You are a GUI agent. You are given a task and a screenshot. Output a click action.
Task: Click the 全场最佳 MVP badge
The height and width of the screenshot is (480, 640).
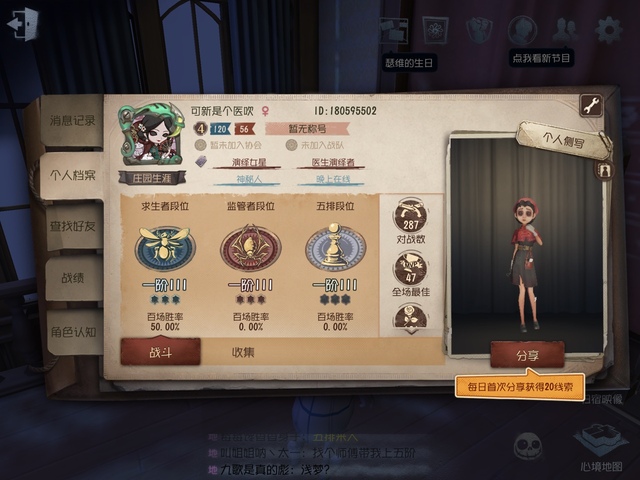(x=410, y=271)
